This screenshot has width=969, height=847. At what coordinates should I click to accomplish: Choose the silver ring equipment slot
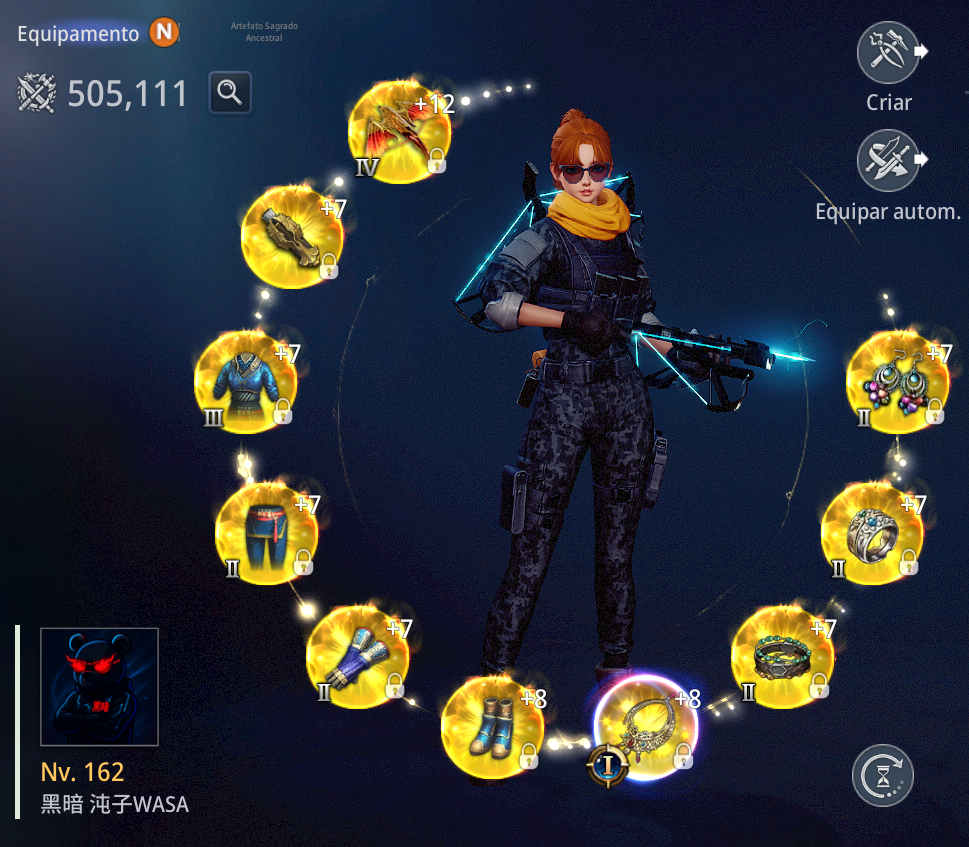[x=871, y=535]
